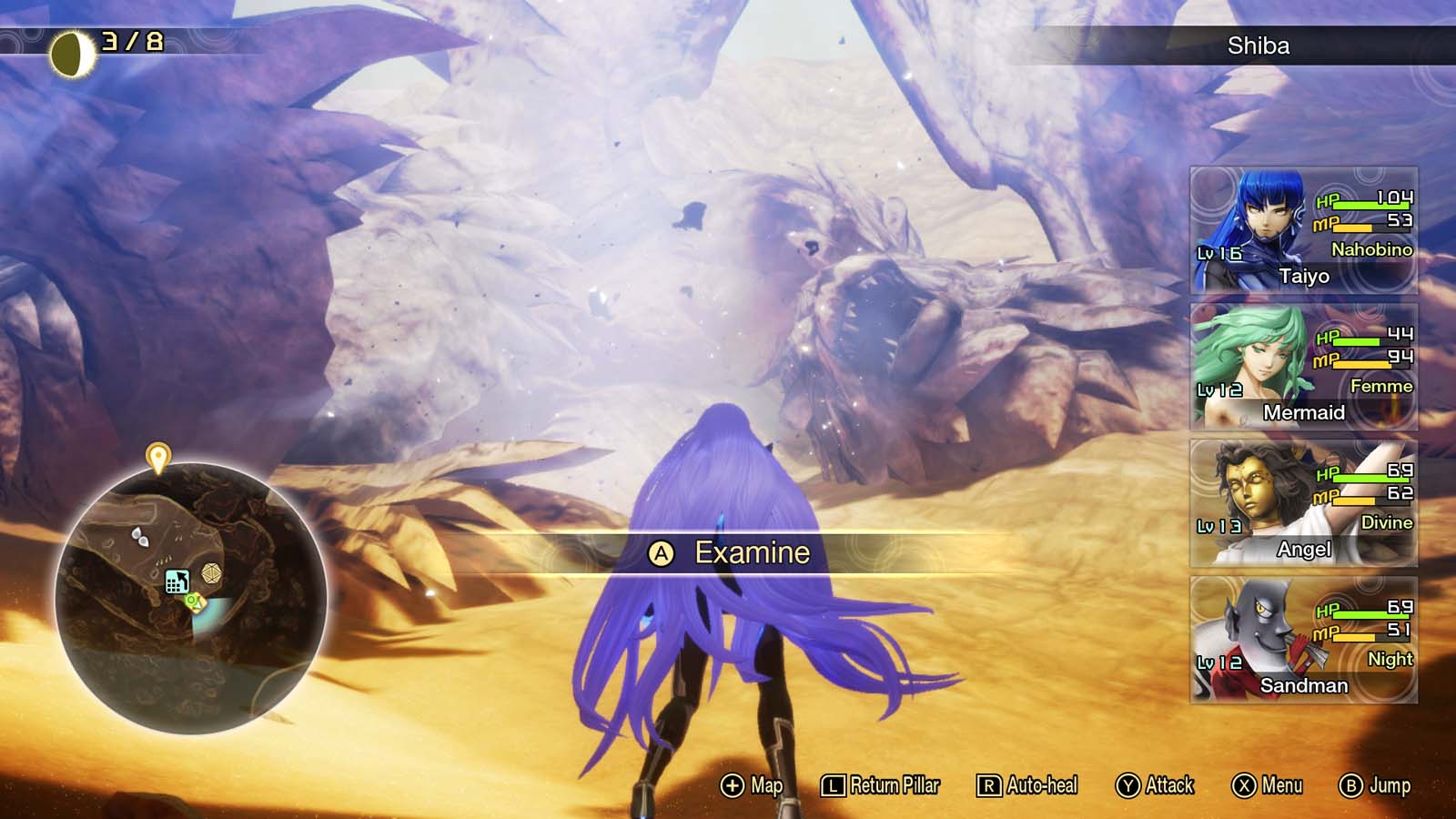Click the hexagonal treasure icon on the minimap
This screenshot has width=1456, height=819.
(x=210, y=573)
